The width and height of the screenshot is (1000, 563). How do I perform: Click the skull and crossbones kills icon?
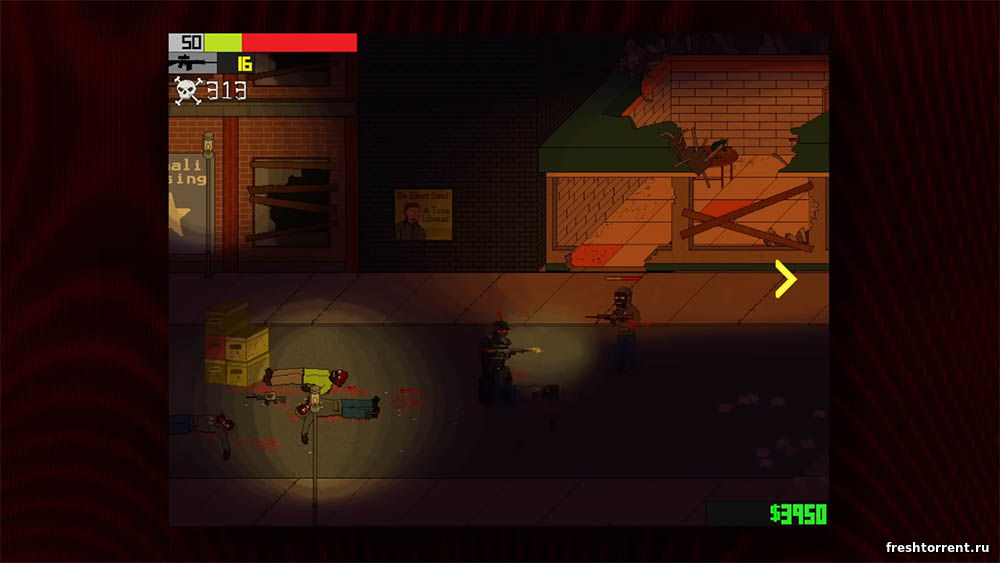click(x=187, y=91)
